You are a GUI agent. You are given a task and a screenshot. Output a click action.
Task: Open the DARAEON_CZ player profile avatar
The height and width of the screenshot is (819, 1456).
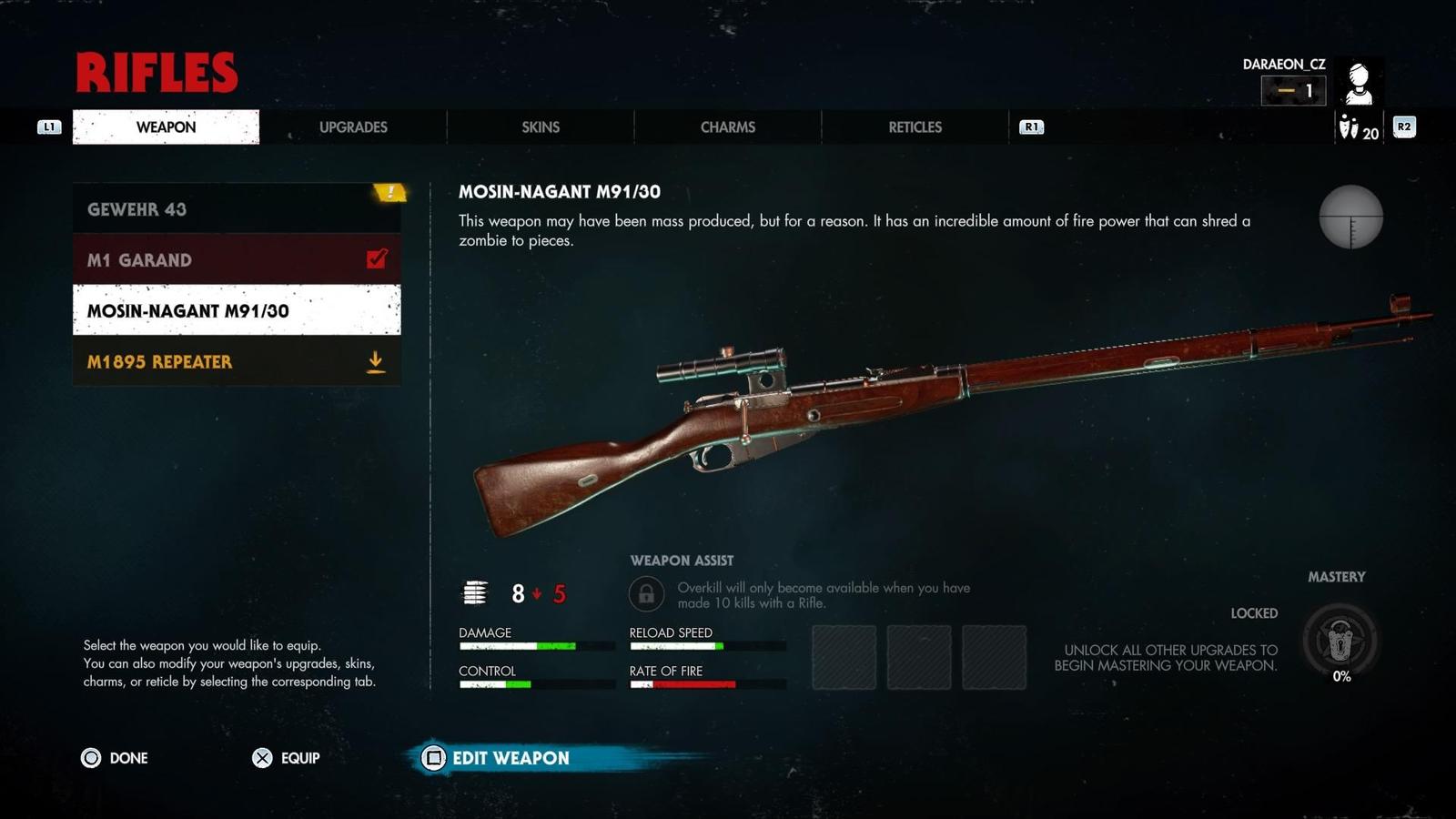click(x=1360, y=84)
